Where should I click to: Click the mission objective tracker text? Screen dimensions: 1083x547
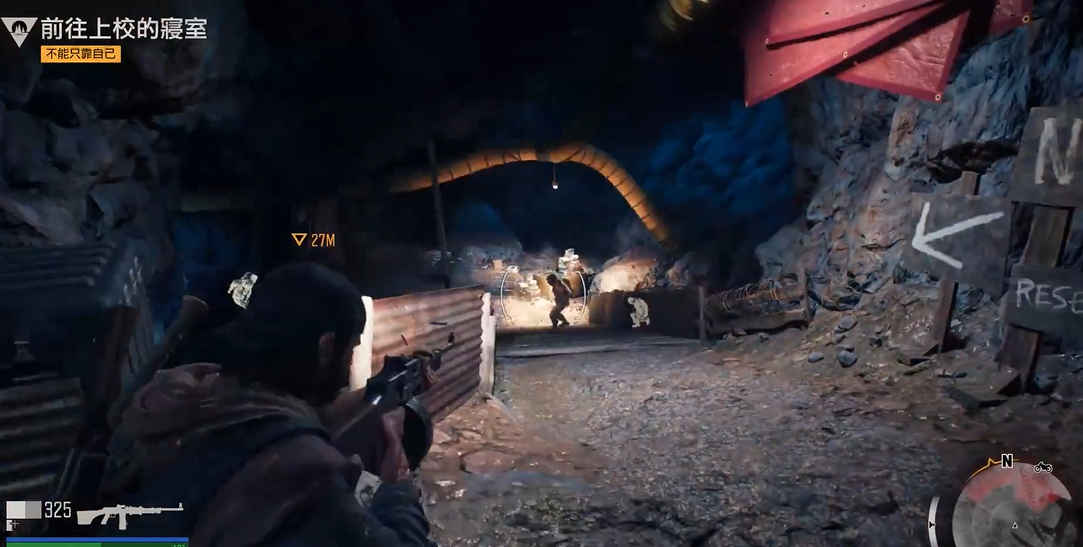click(x=124, y=28)
